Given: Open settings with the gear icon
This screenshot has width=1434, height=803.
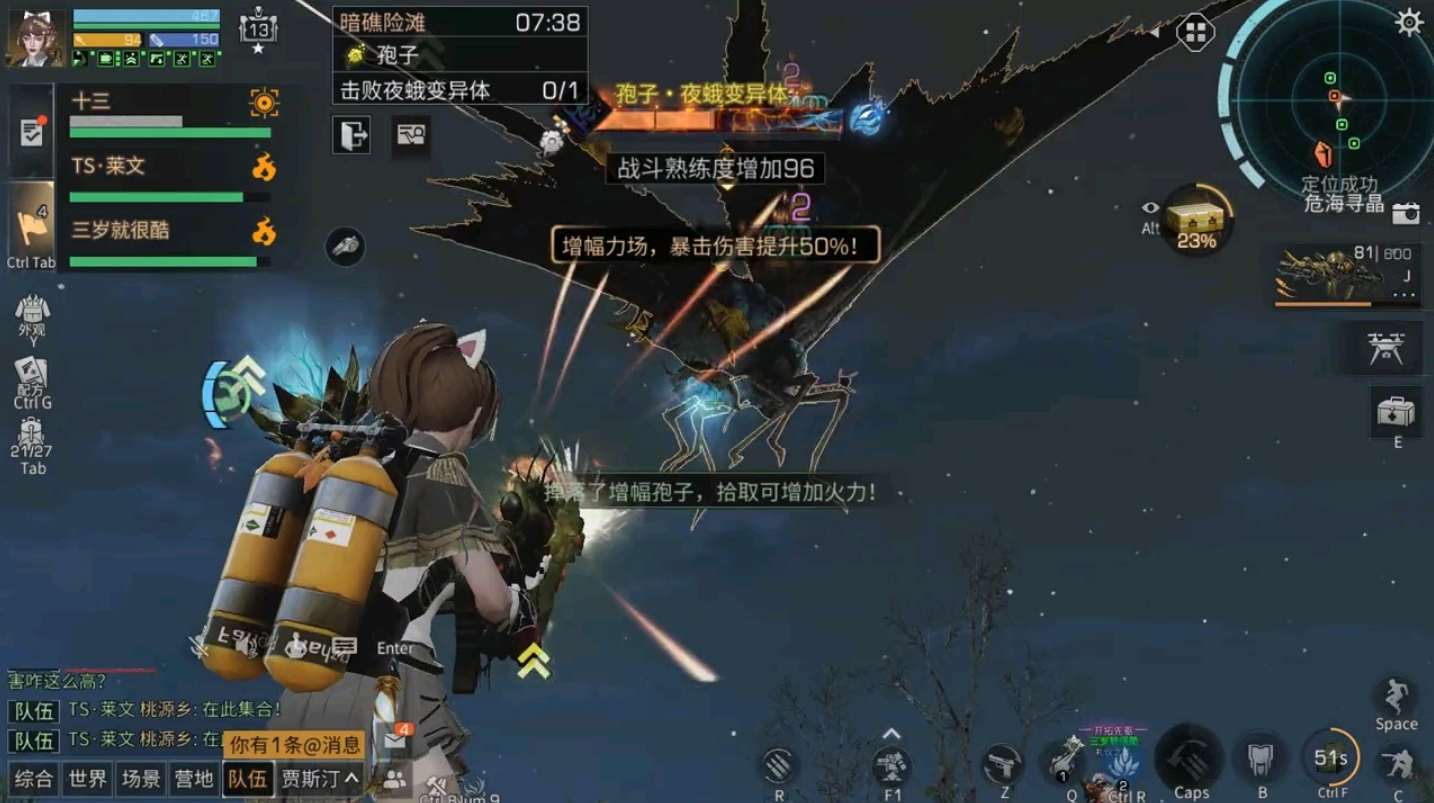Looking at the screenshot, I should [x=1409, y=22].
